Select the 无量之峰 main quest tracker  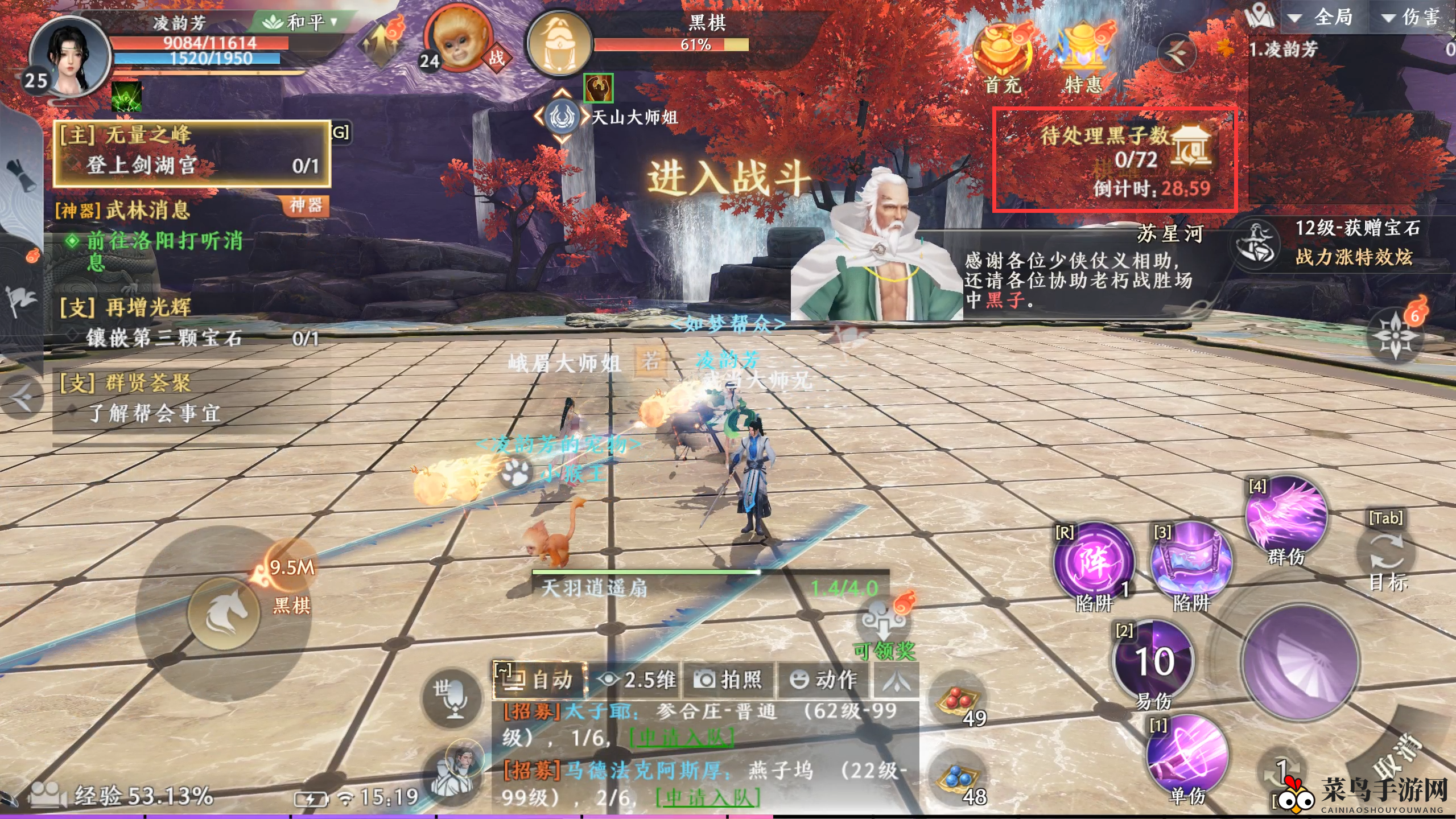[x=192, y=152]
